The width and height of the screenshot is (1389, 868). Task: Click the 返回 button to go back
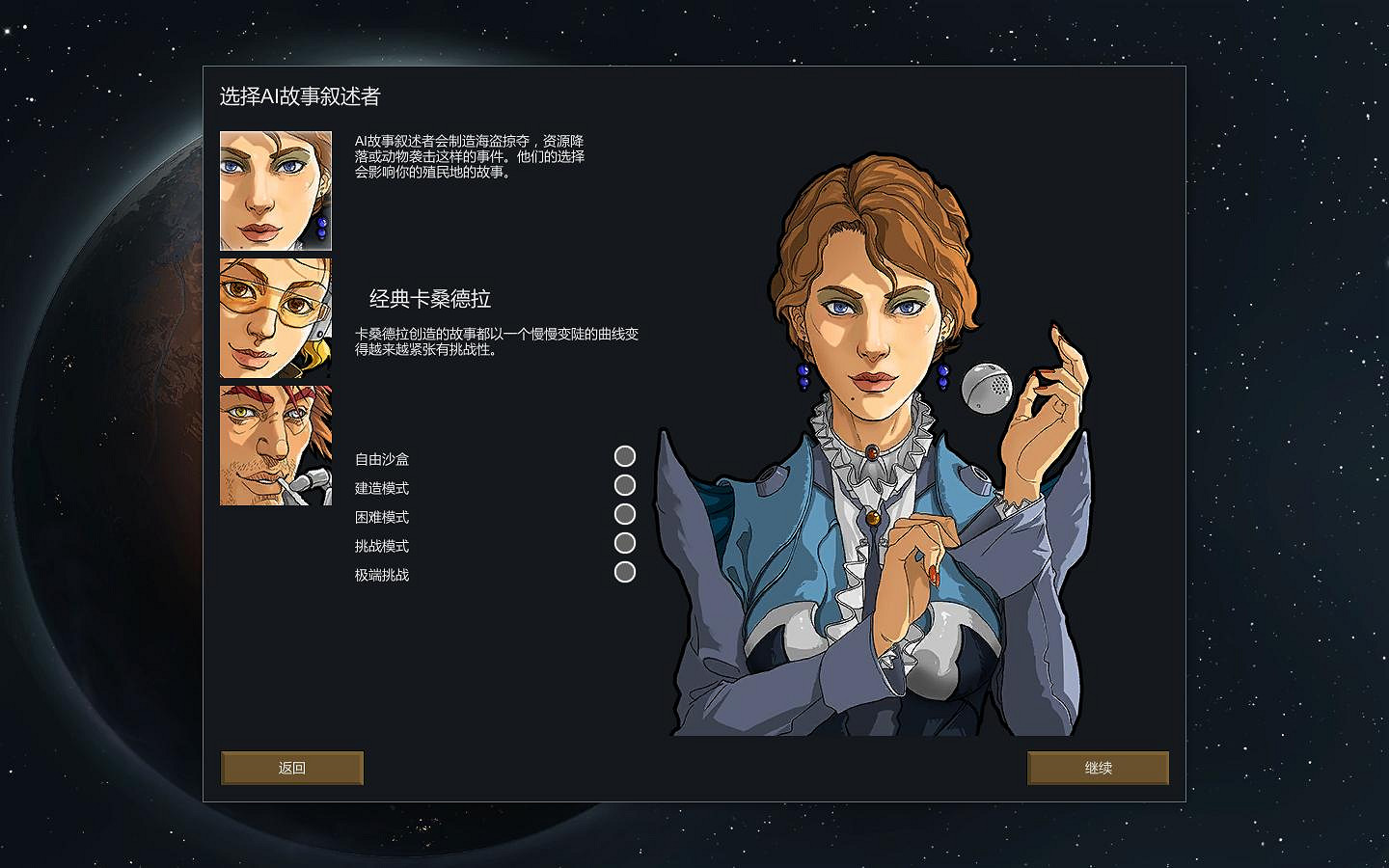(291, 768)
